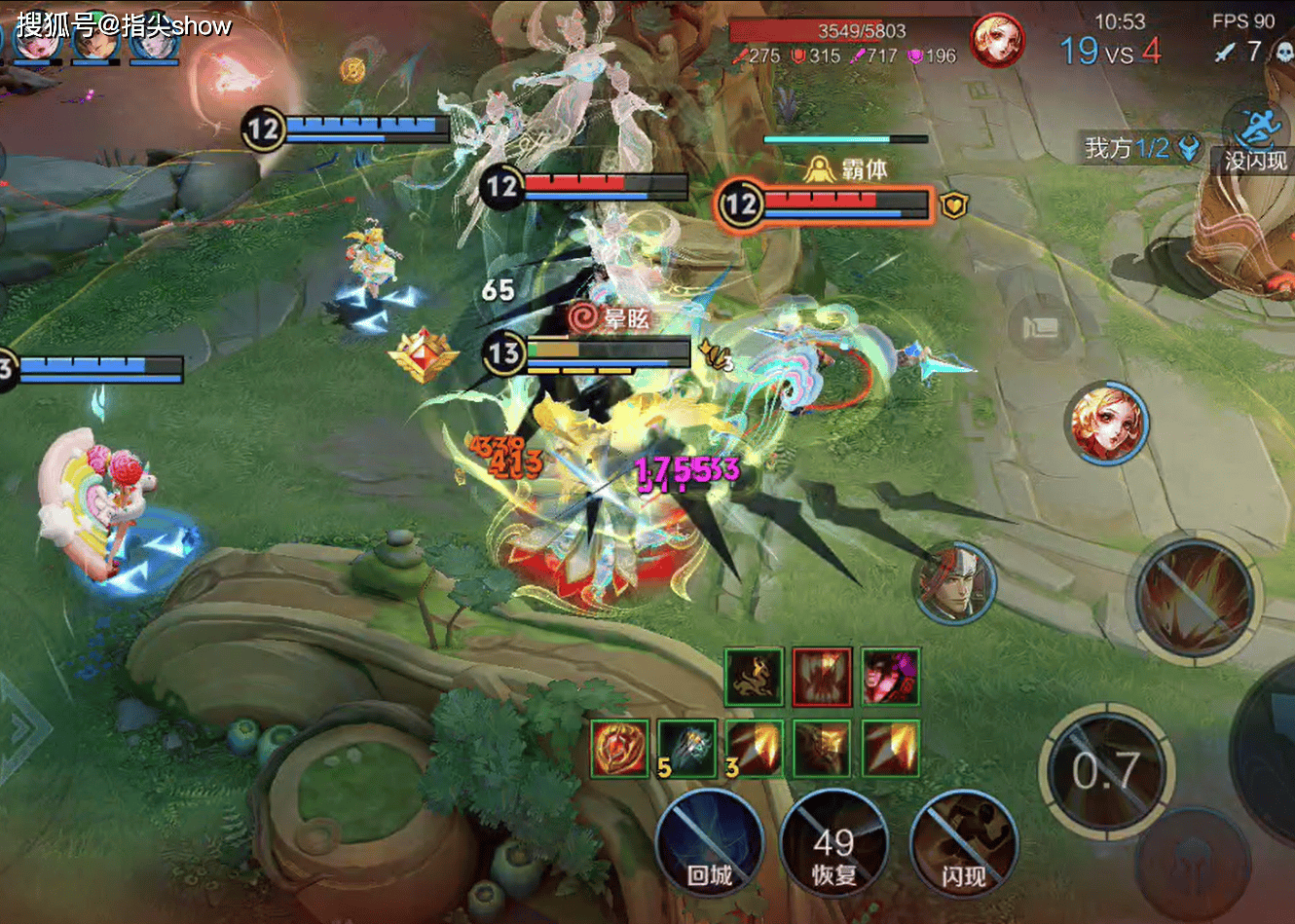Tap the 回城 recall button

[x=708, y=843]
